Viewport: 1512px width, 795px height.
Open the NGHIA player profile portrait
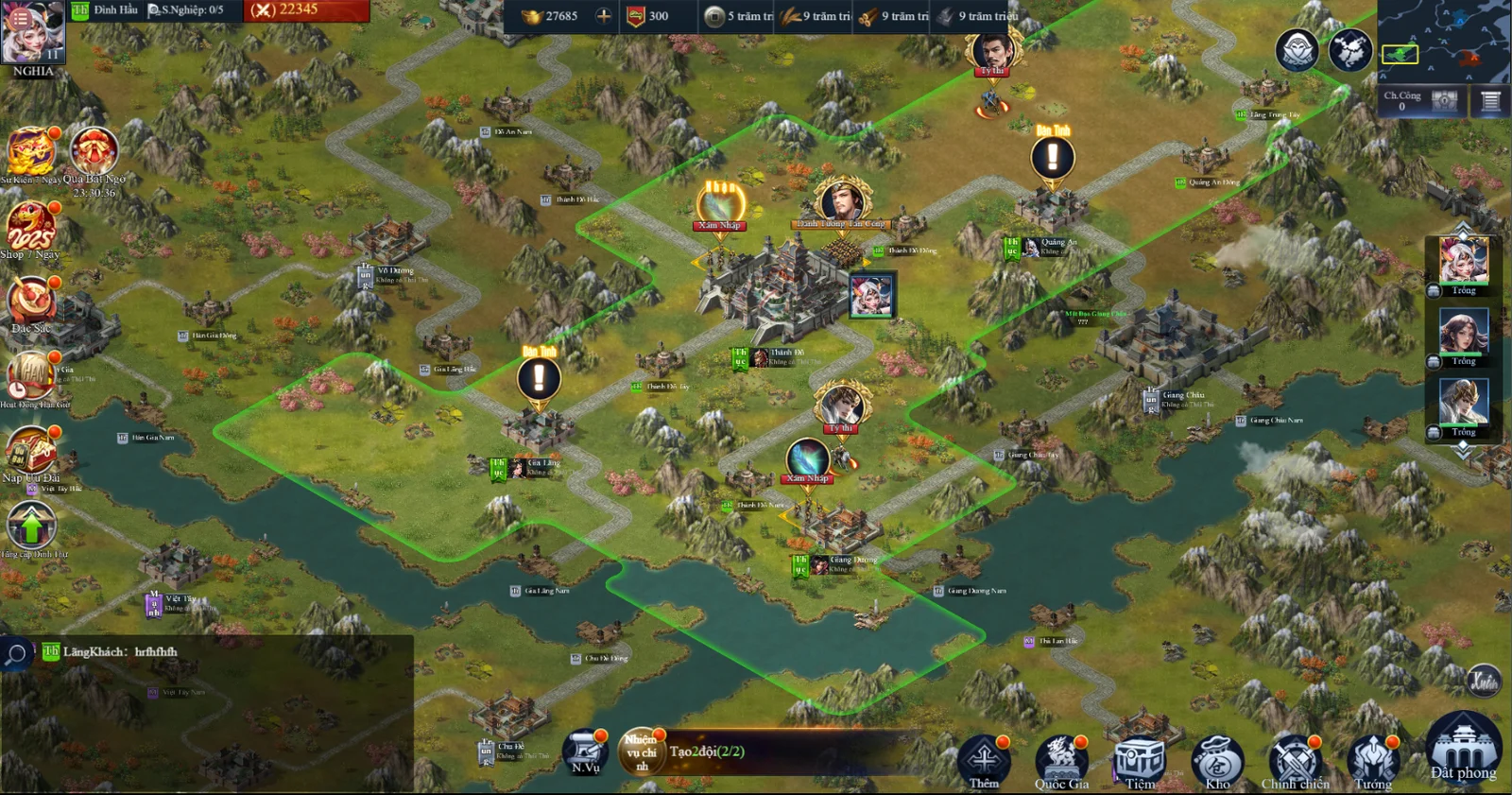pyautogui.click(x=33, y=34)
